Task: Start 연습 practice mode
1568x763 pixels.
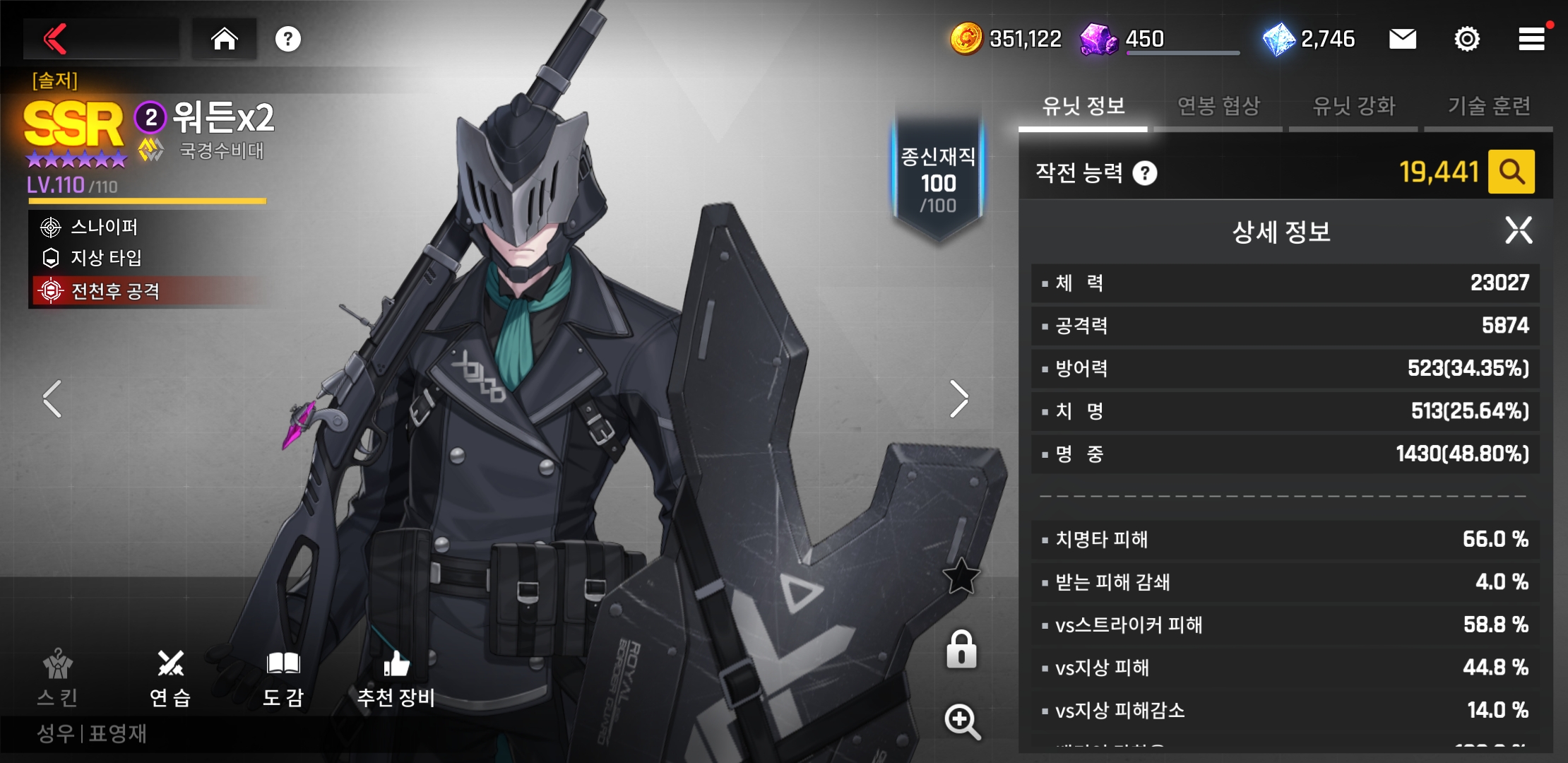Action: tap(170, 678)
